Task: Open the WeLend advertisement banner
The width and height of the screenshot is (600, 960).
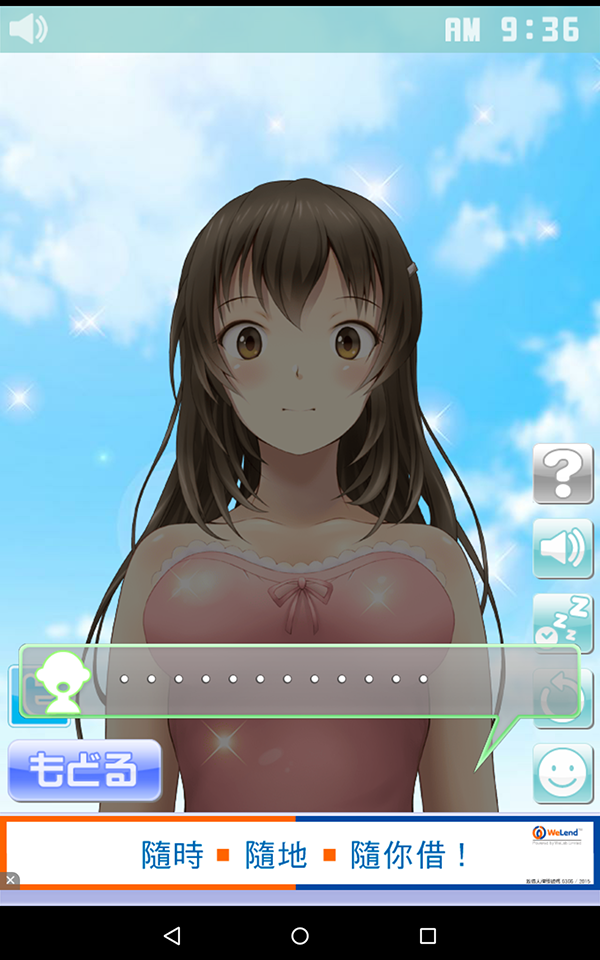Action: (x=300, y=854)
